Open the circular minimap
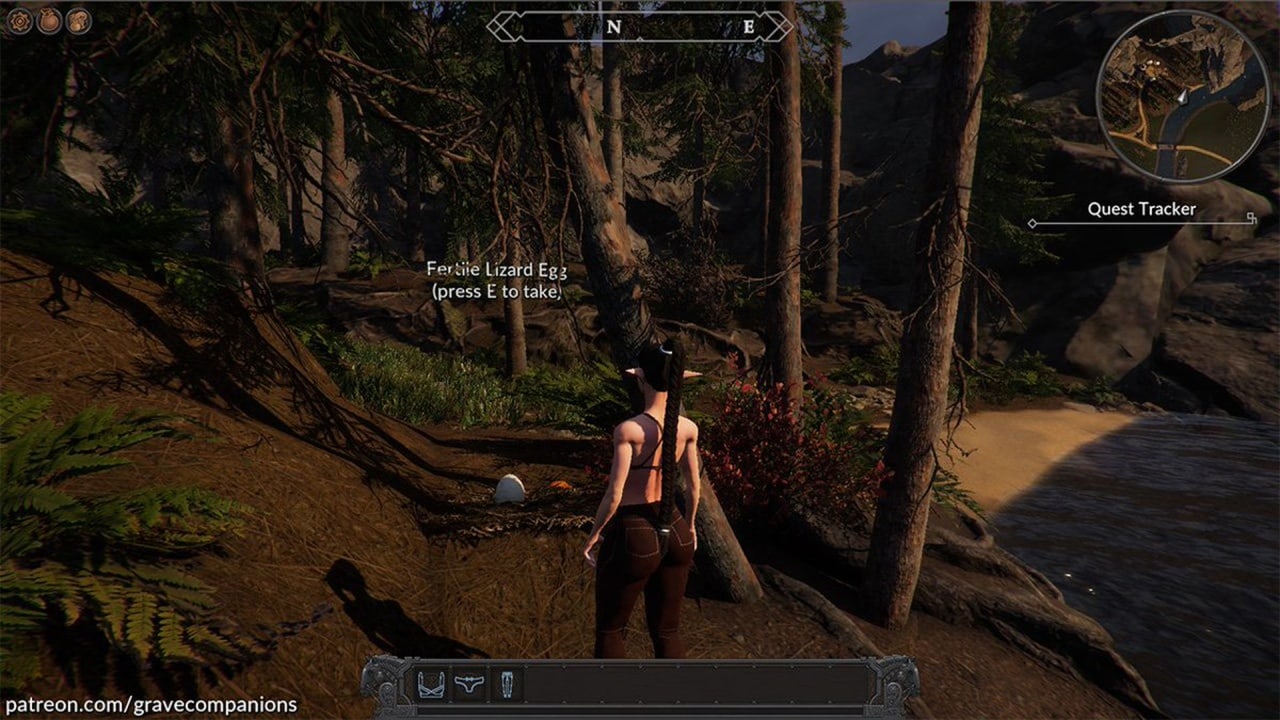The image size is (1280, 720). point(1183,96)
